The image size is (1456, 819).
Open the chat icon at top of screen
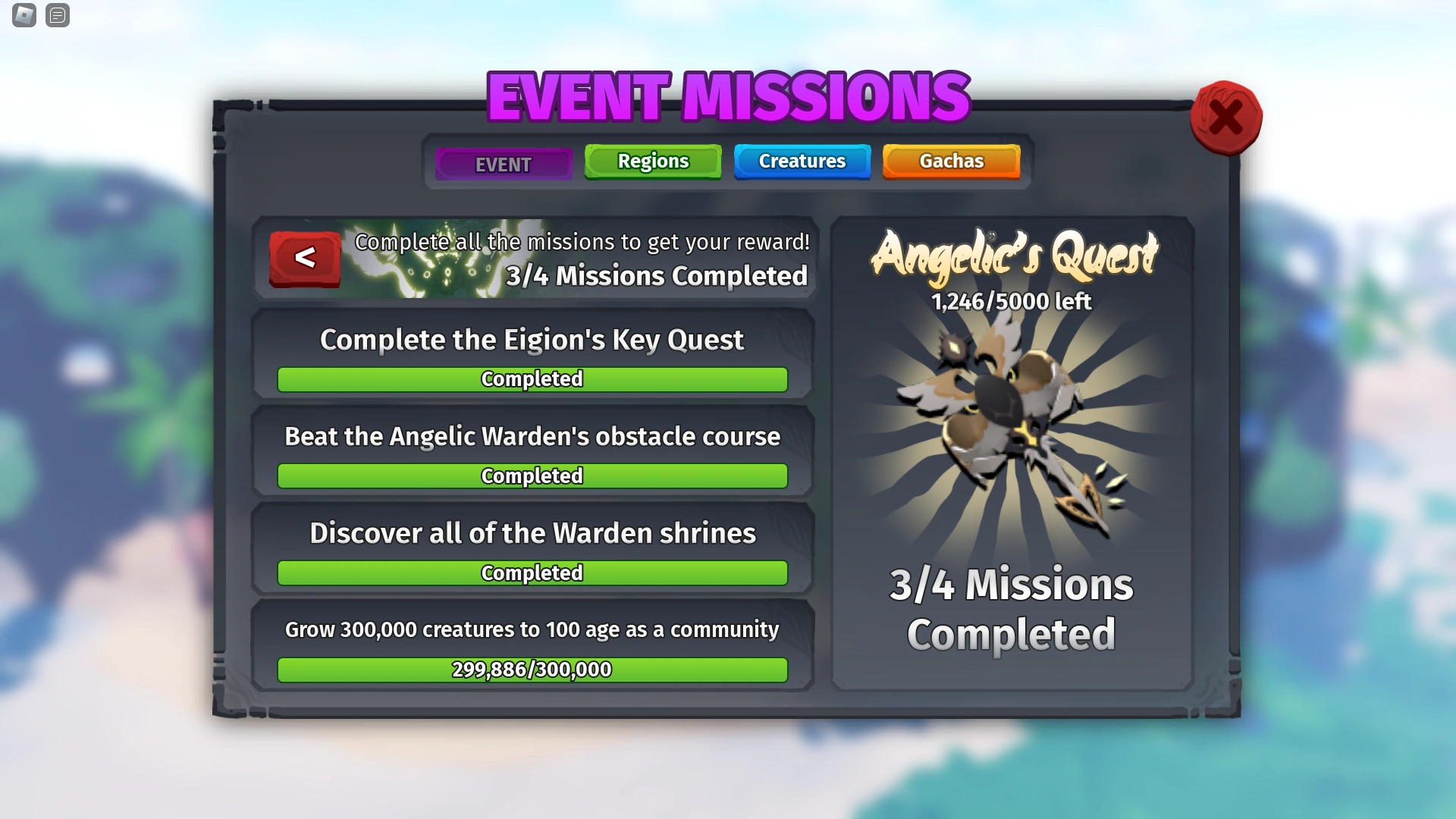57,15
